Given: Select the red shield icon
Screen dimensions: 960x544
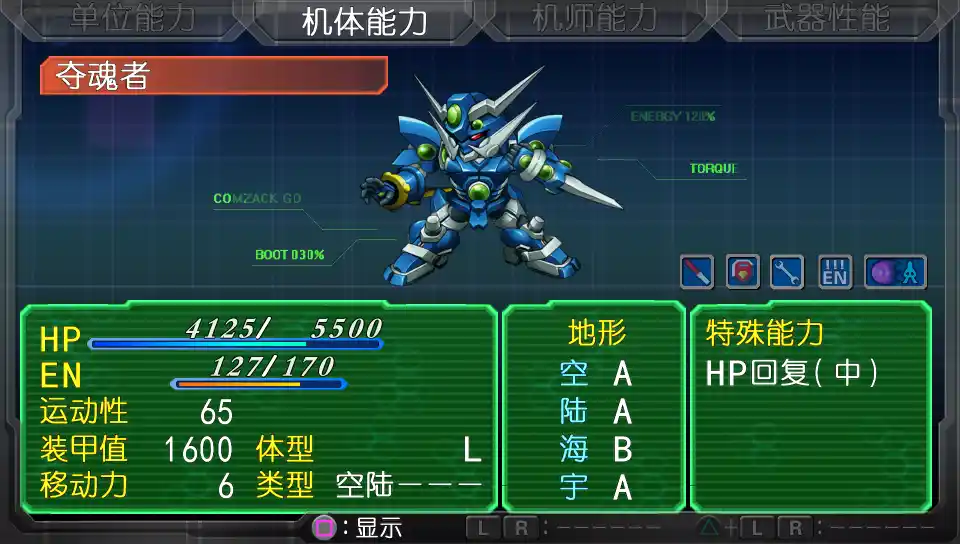Looking at the screenshot, I should [x=742, y=271].
